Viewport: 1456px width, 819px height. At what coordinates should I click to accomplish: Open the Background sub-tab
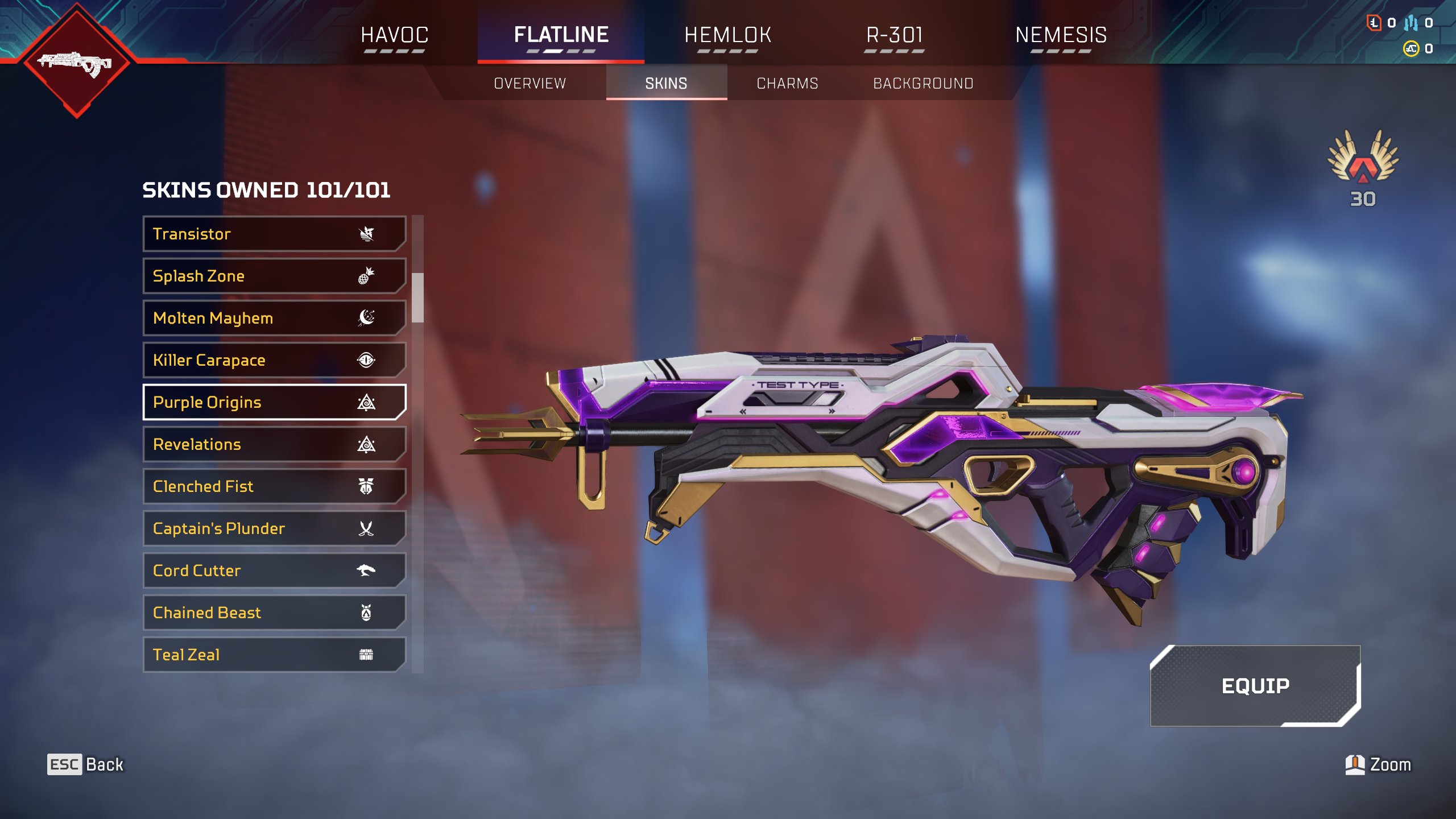[x=923, y=84]
